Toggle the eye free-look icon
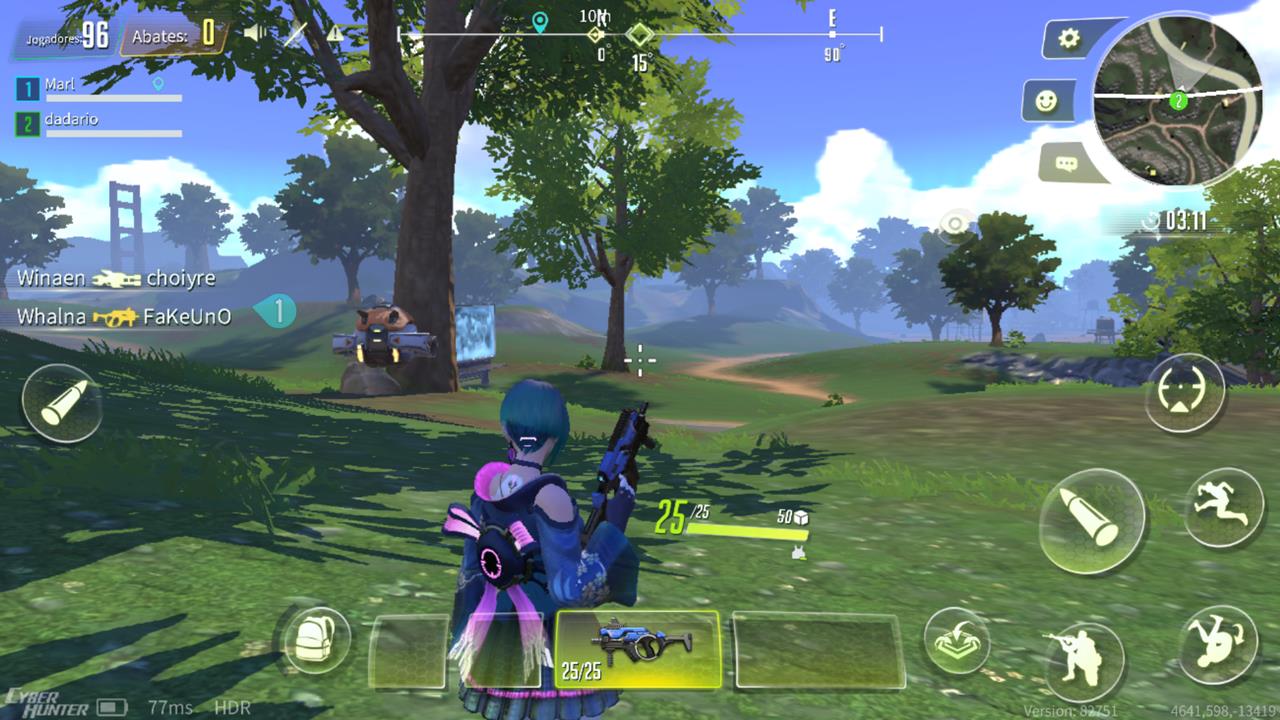The width and height of the screenshot is (1280, 720). tap(957, 224)
